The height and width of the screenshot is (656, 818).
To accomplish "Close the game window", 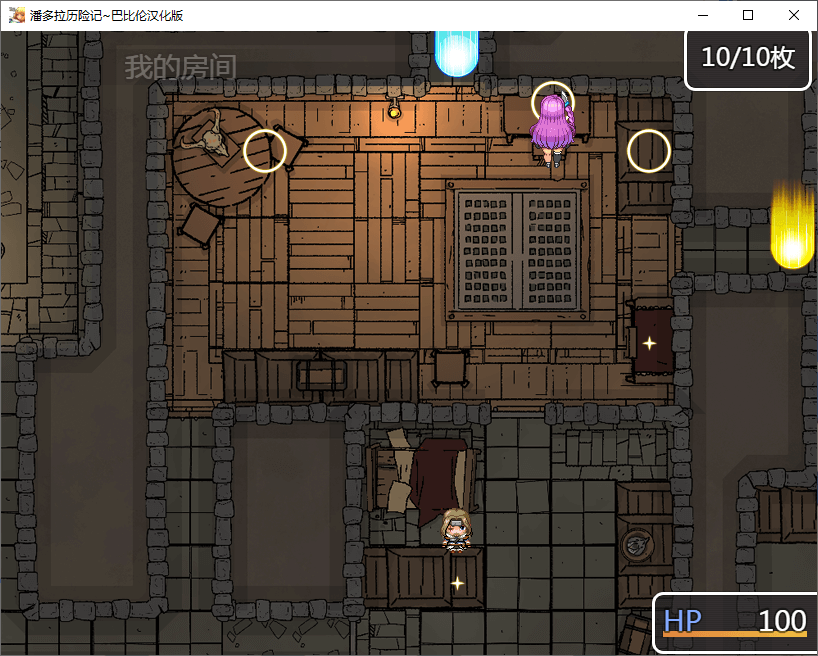I will tap(793, 15).
